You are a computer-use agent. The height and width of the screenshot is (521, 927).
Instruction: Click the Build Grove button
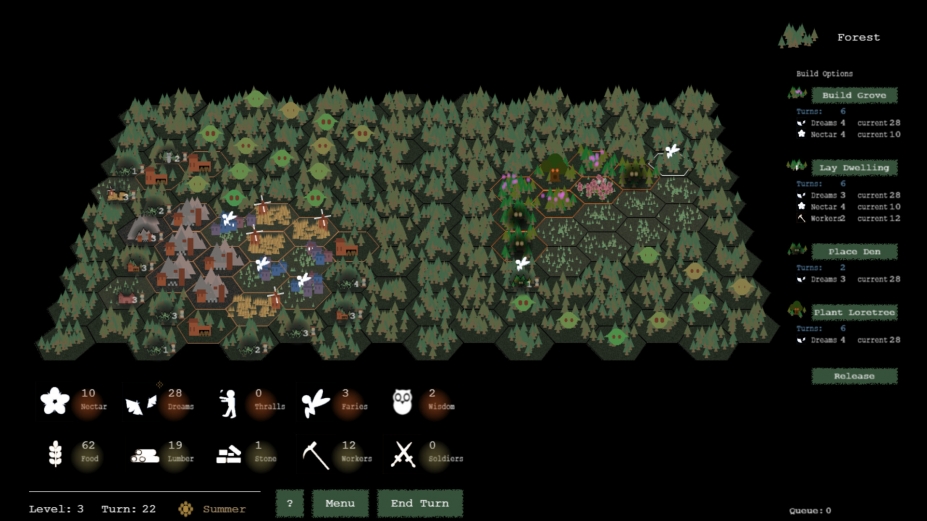pos(853,96)
